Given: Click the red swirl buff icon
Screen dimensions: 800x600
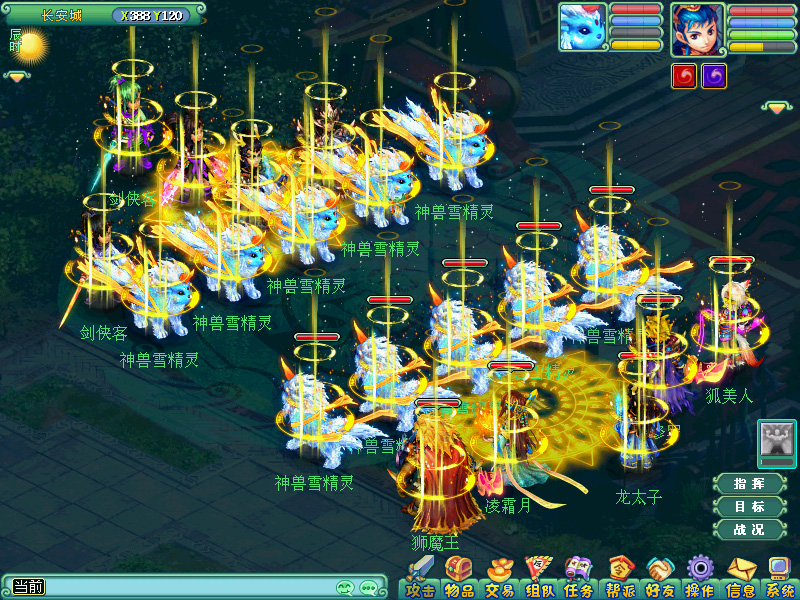Looking at the screenshot, I should pyautogui.click(x=684, y=76).
